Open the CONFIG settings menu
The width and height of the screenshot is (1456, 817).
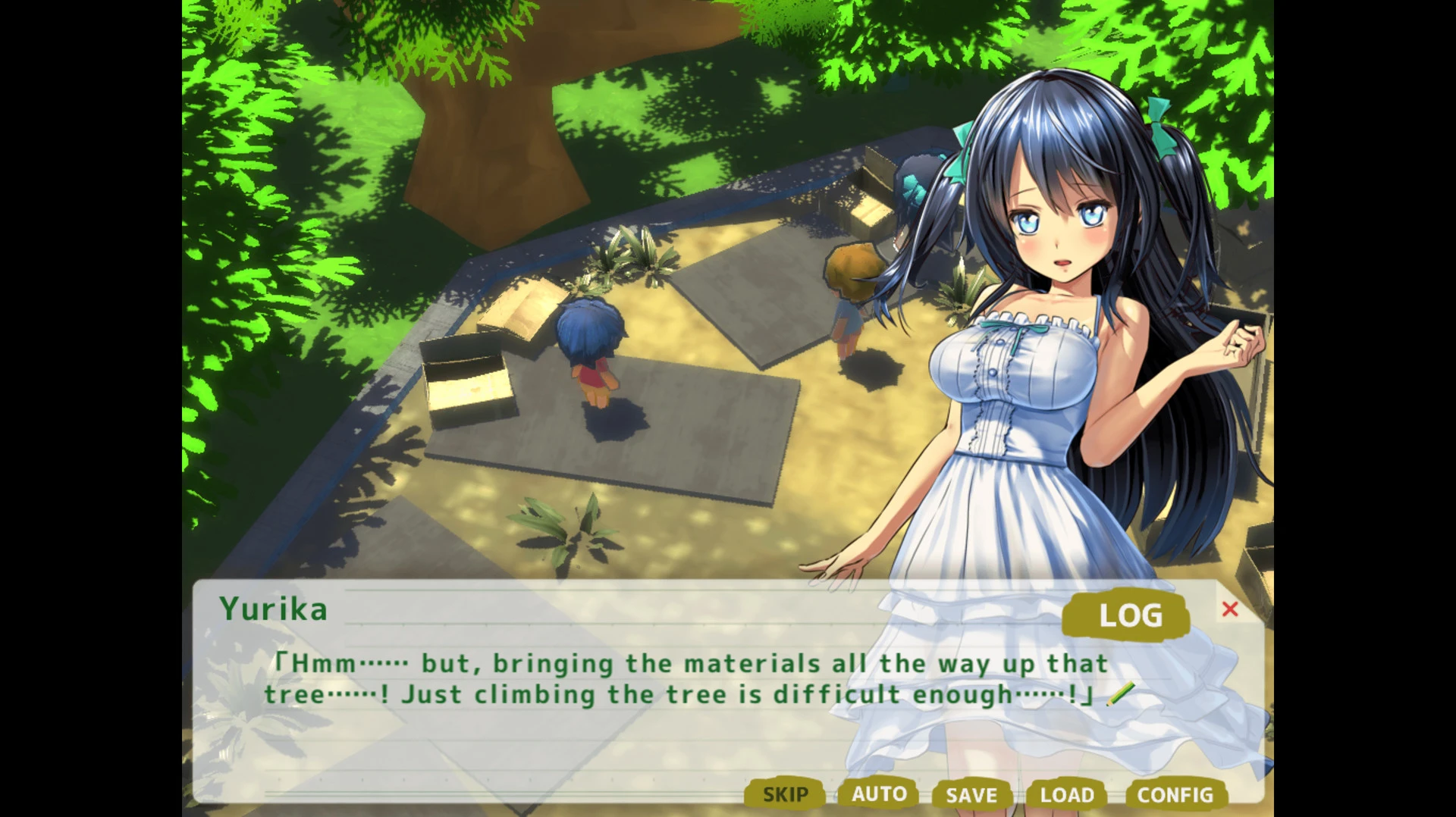[1175, 794]
